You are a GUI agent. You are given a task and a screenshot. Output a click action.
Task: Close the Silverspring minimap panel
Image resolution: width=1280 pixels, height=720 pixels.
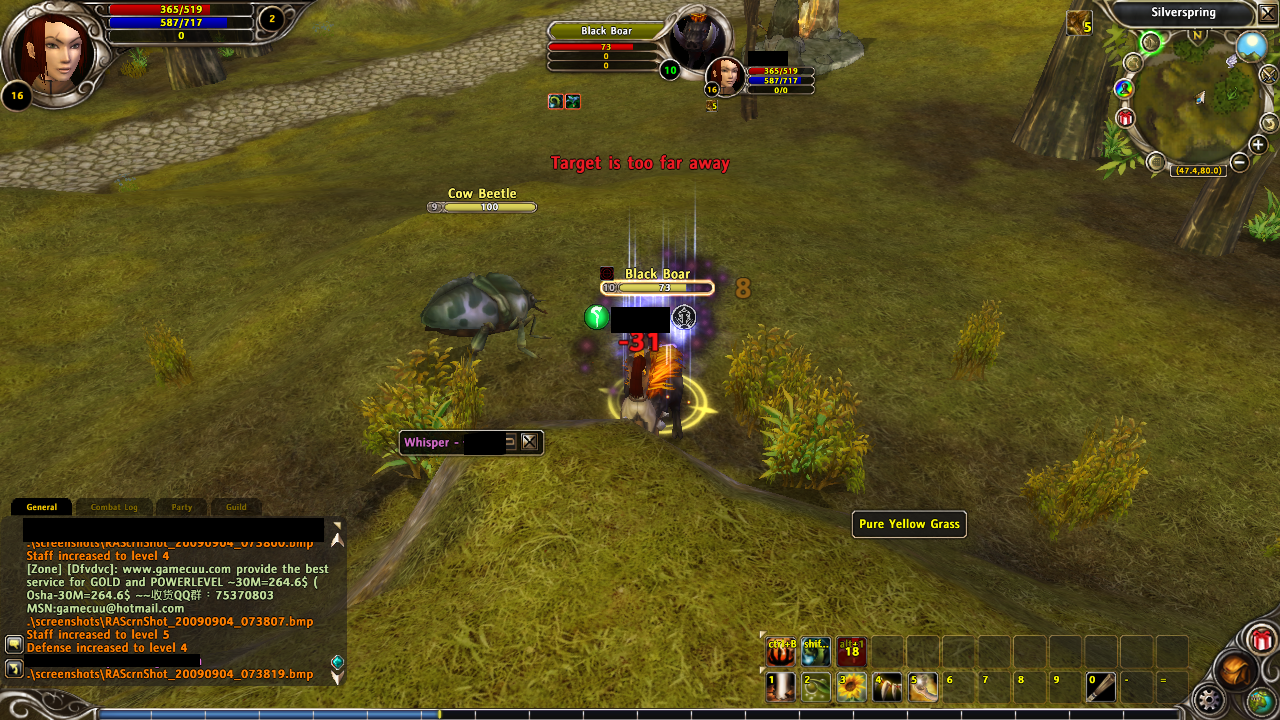1267,13
